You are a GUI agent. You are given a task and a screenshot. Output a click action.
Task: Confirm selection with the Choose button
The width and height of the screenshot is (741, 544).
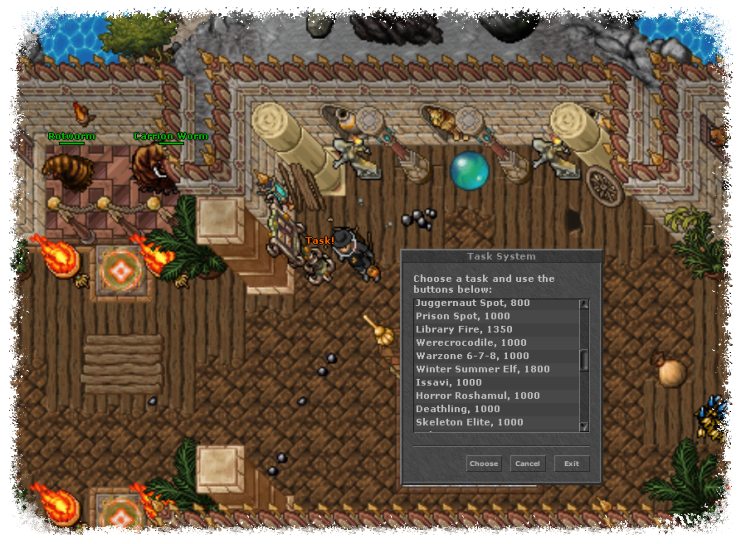tap(483, 464)
